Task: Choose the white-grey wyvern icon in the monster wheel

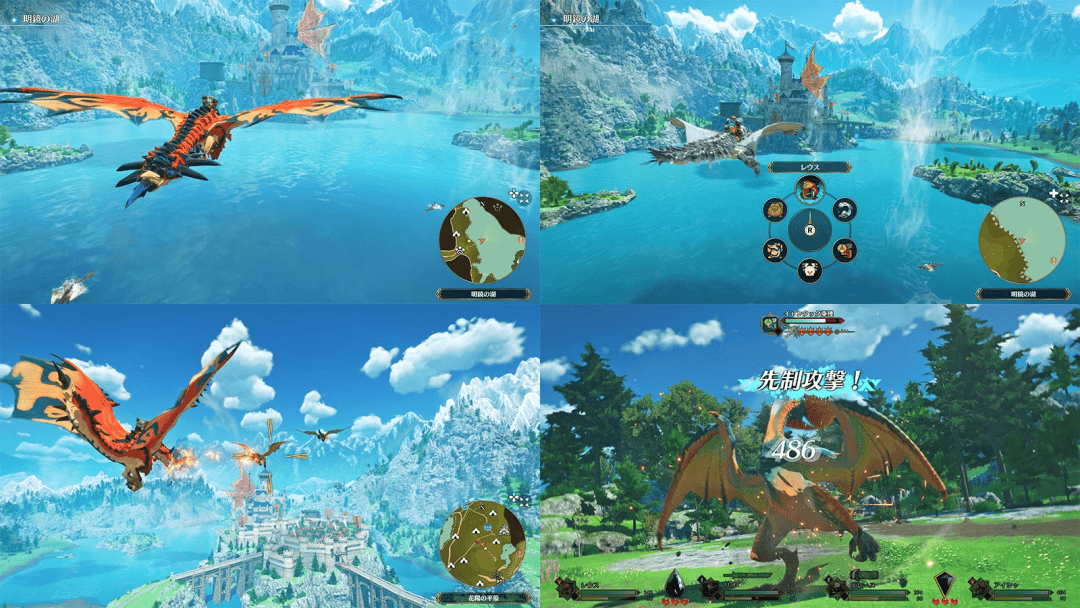Action: tap(845, 209)
